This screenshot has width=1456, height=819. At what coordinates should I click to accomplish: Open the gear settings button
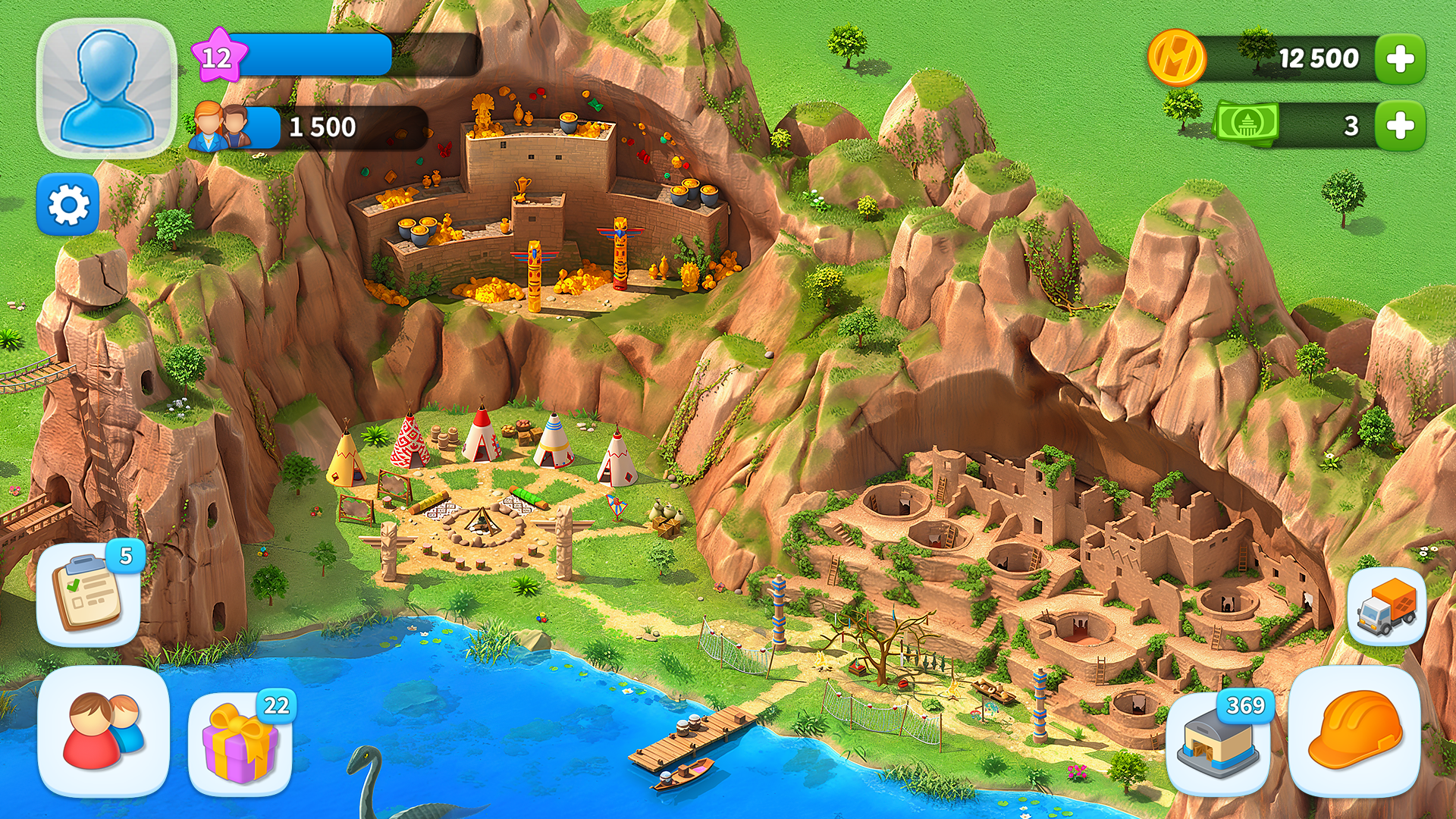[68, 205]
